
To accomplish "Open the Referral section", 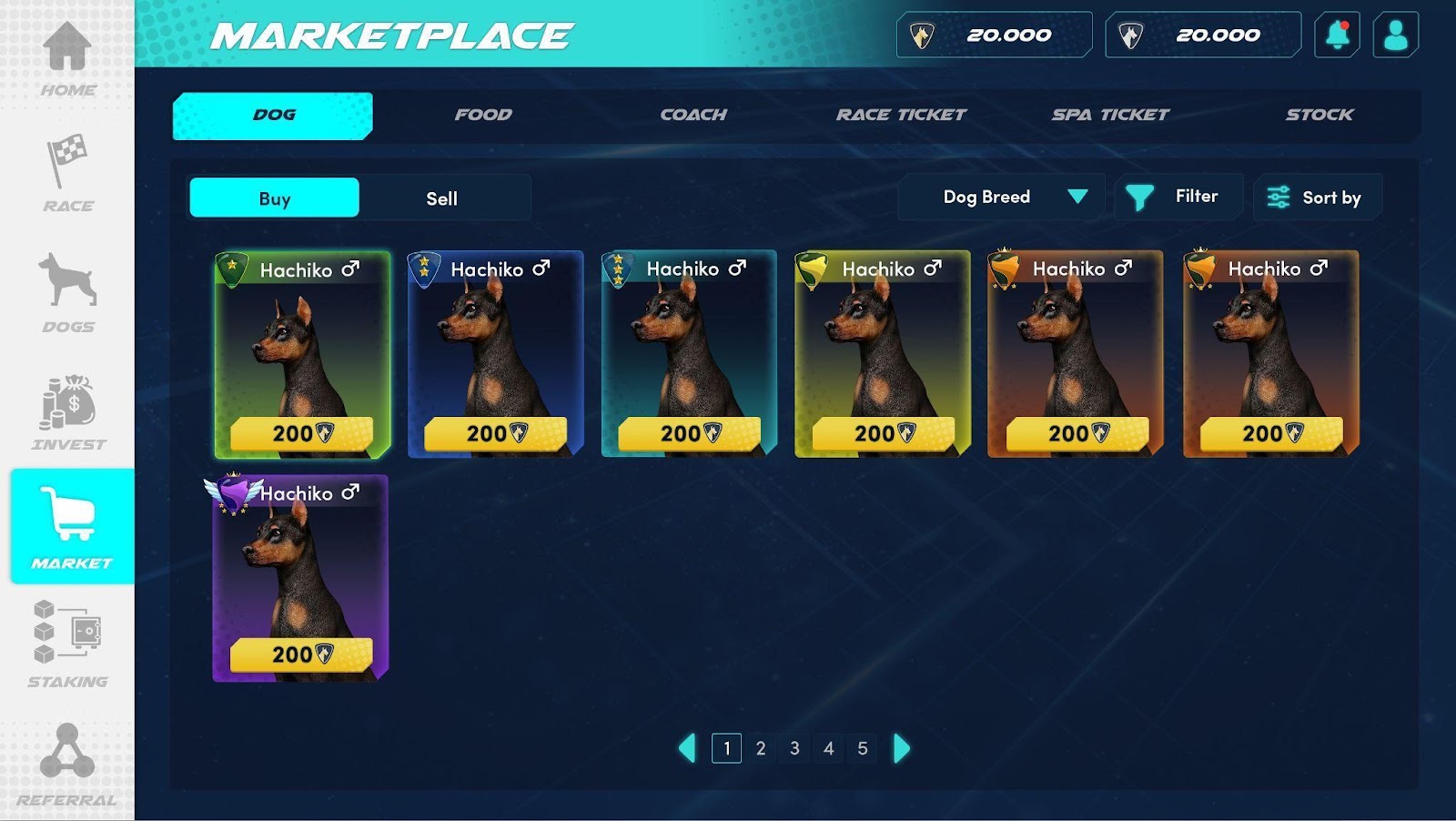I will [x=67, y=765].
